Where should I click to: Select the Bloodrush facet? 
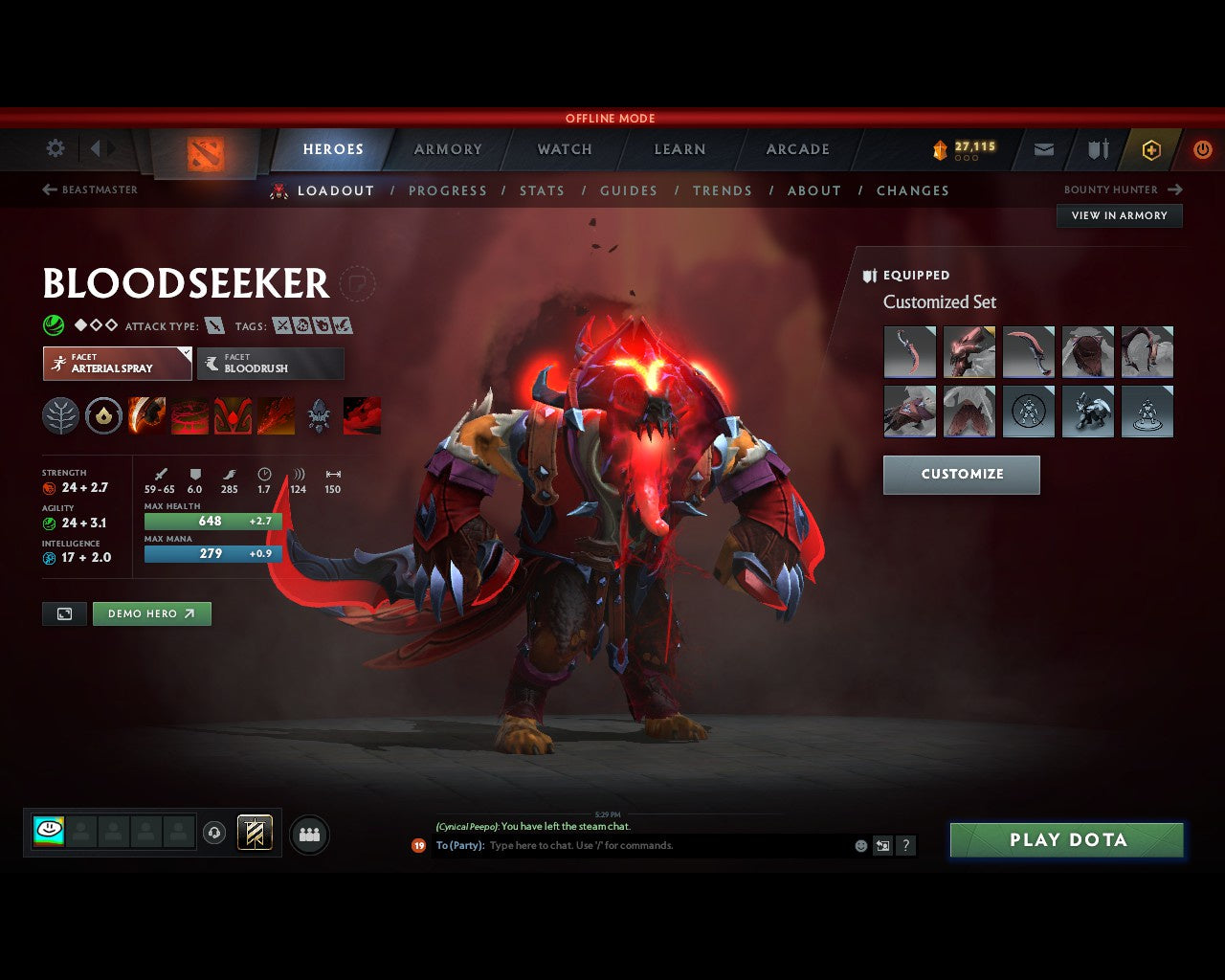point(271,364)
